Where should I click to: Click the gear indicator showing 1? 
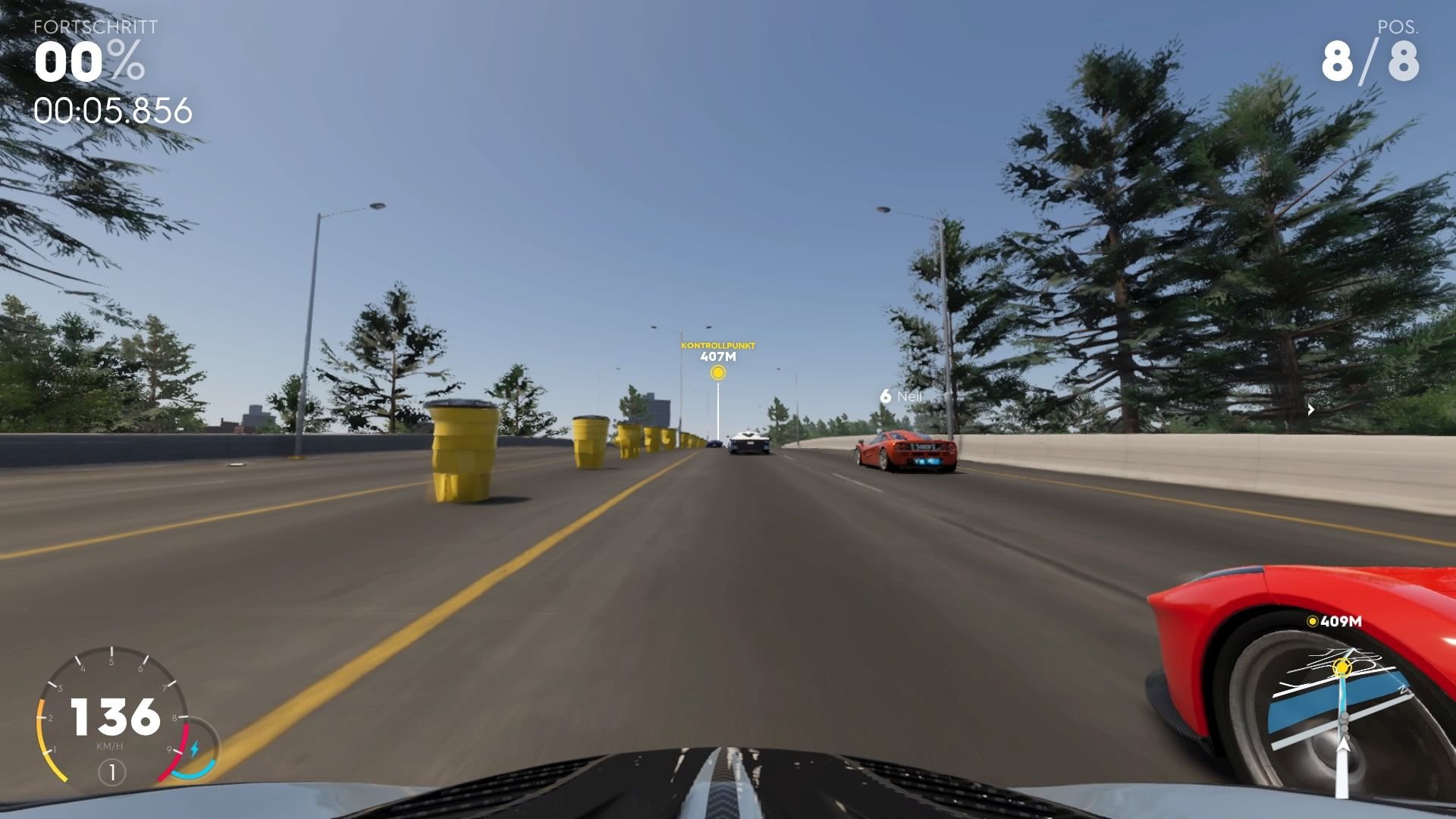click(112, 770)
